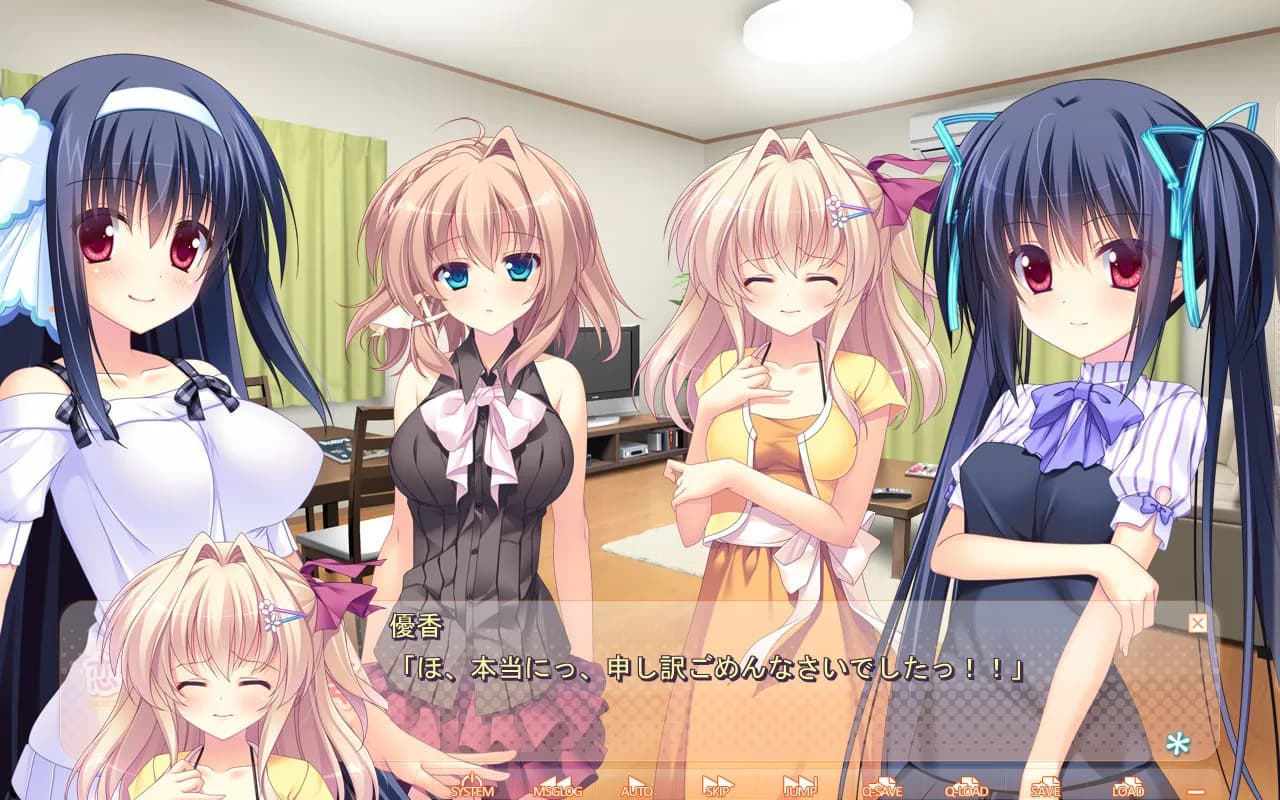Click the SKIP double-arrow icon

point(716,780)
